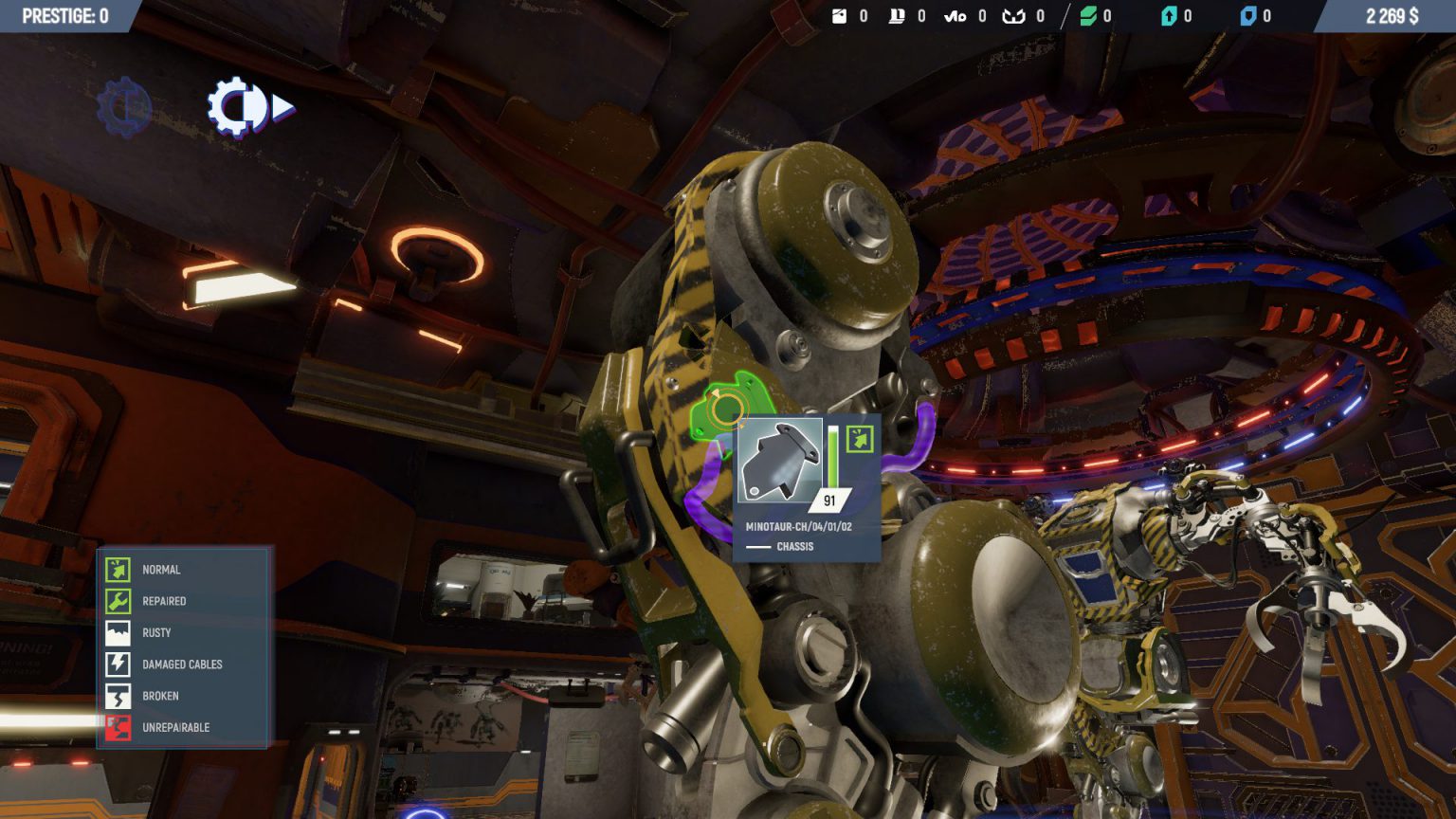Toggle the green condition badge on chassis tooltip
This screenshot has height=819, width=1456.
pyautogui.click(x=859, y=437)
